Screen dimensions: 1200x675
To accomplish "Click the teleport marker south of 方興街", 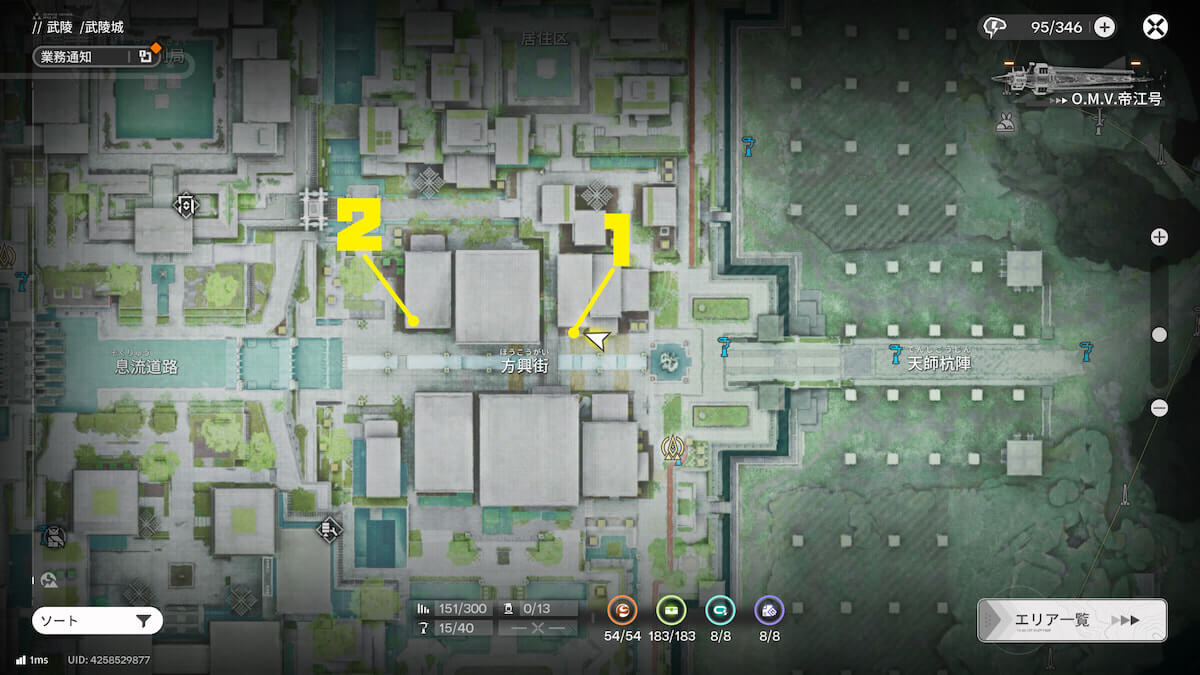I will tap(677, 451).
